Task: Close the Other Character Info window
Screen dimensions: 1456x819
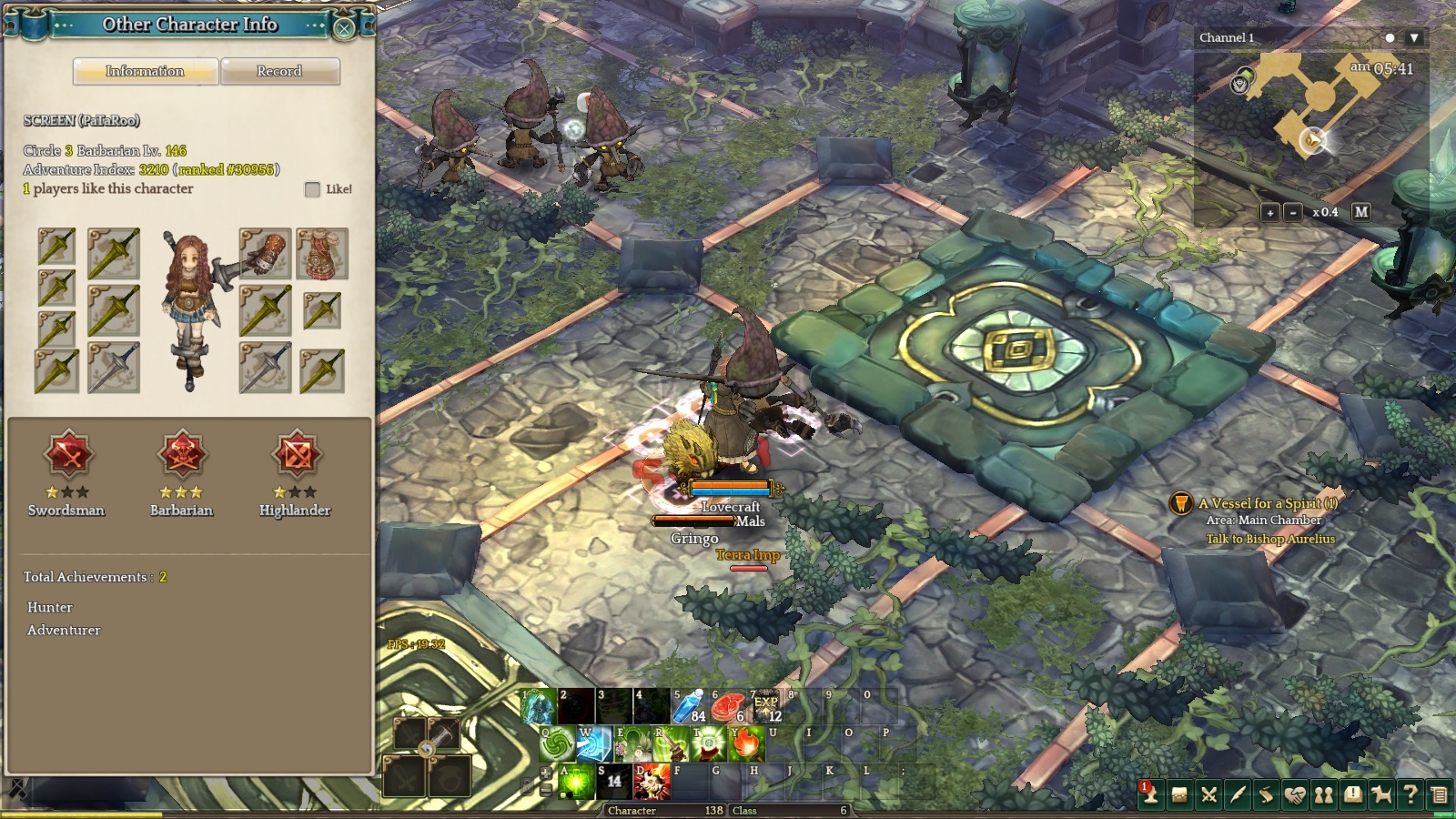Action: click(x=344, y=27)
